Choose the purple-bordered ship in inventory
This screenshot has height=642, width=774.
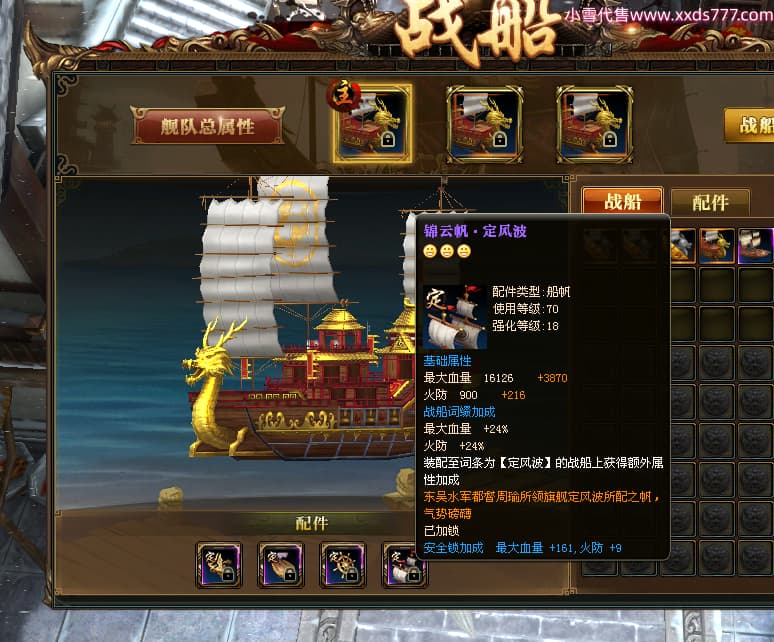click(755, 245)
